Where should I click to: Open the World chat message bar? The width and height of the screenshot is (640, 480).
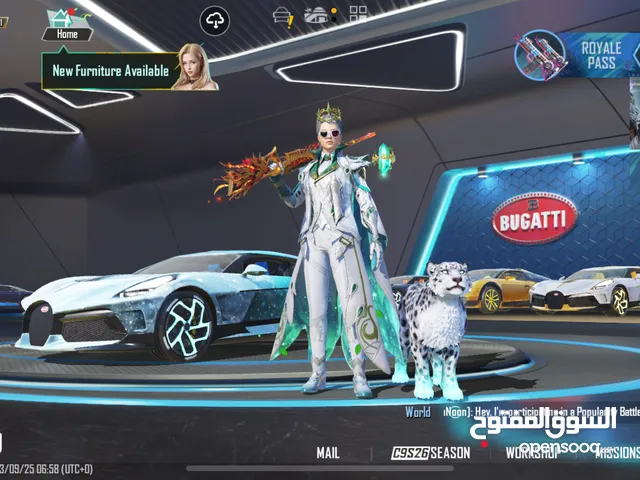(x=520, y=412)
